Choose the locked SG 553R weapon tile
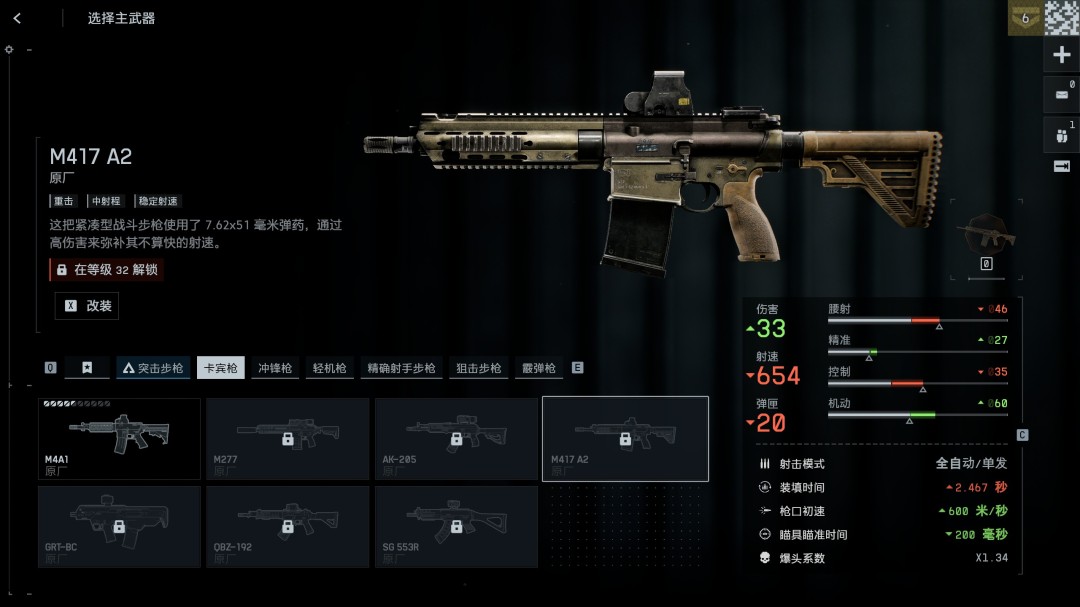The width and height of the screenshot is (1080, 607). [x=456, y=526]
